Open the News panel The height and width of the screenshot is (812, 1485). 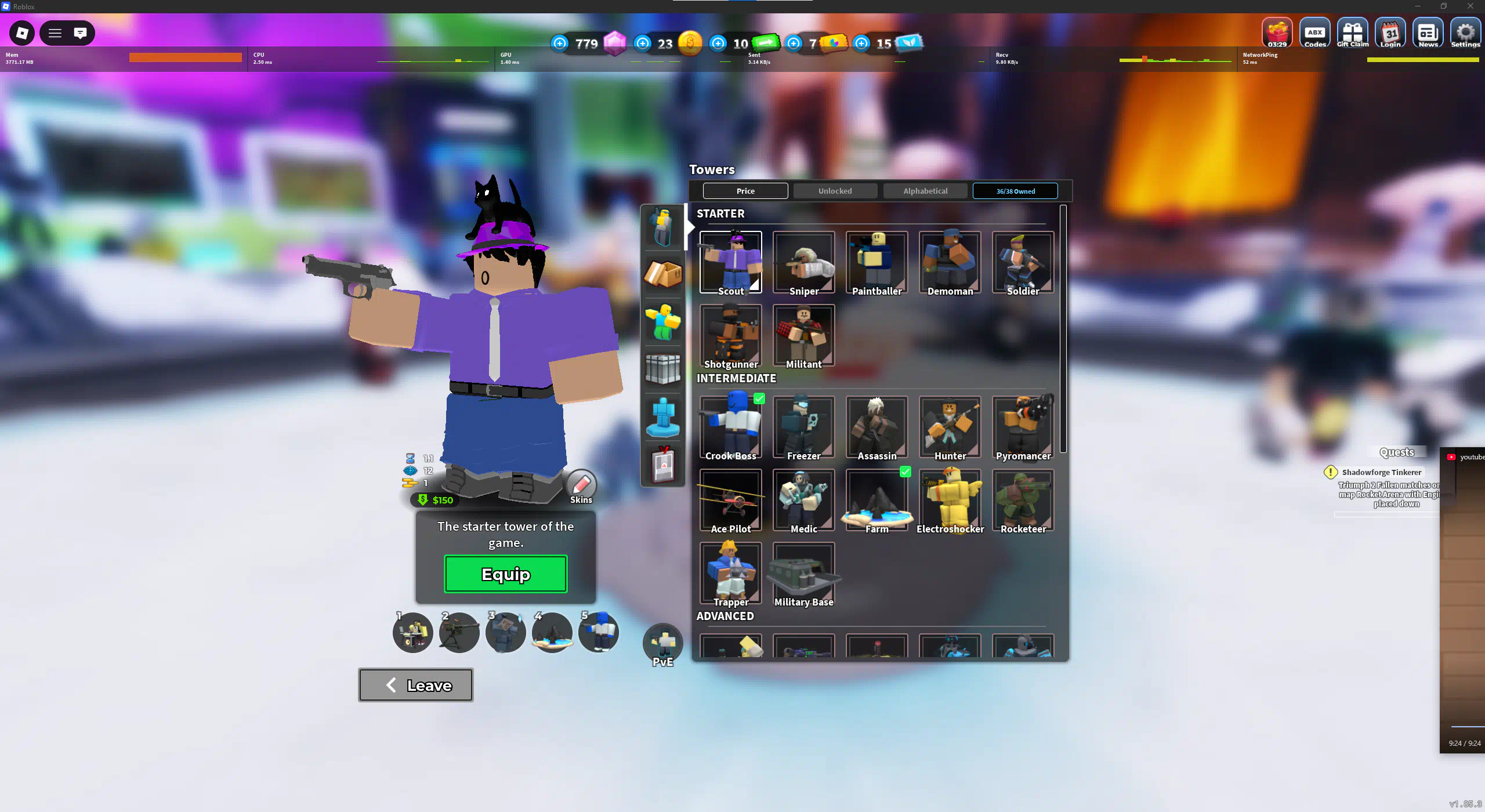pos(1428,34)
